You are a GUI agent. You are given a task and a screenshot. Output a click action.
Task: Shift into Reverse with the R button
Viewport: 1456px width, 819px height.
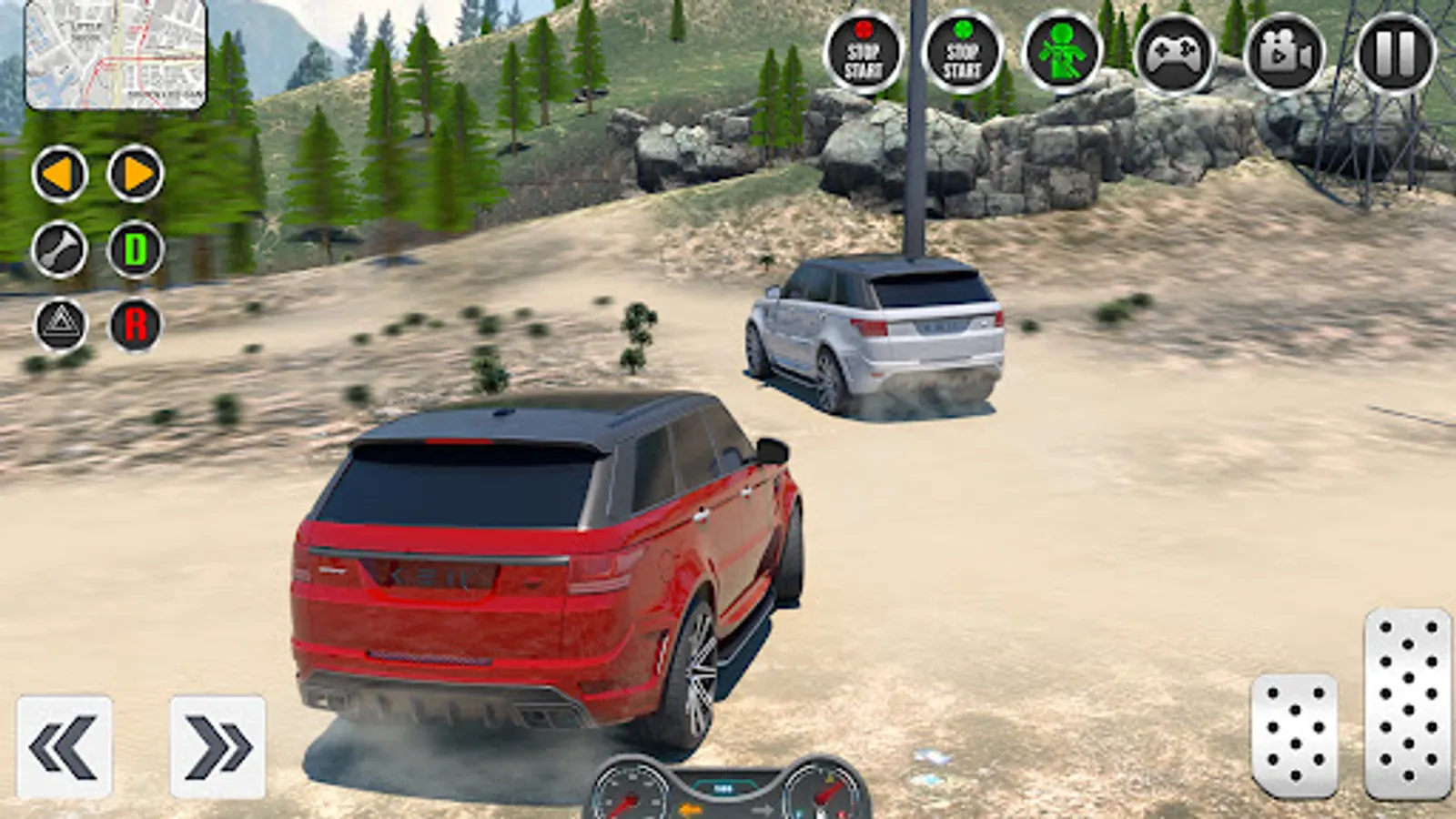pos(136,324)
